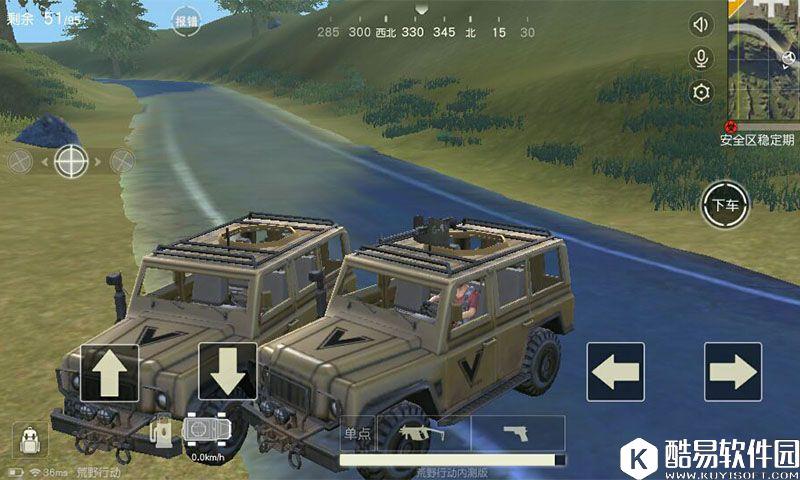Switch the 单点 fire mode
The height and width of the screenshot is (480, 800).
tap(357, 433)
